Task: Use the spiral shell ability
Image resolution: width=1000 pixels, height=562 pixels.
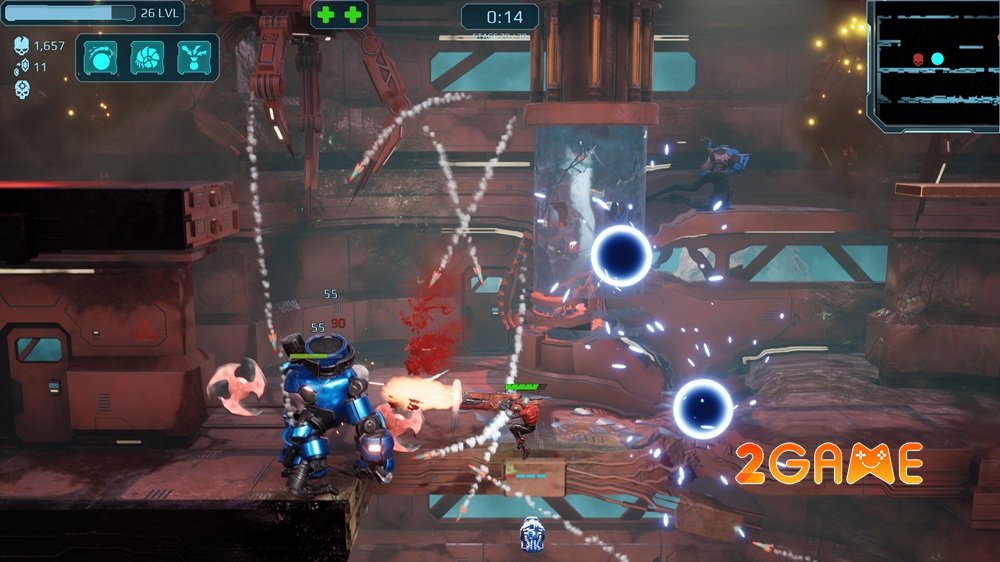Action: pyautogui.click(x=147, y=58)
